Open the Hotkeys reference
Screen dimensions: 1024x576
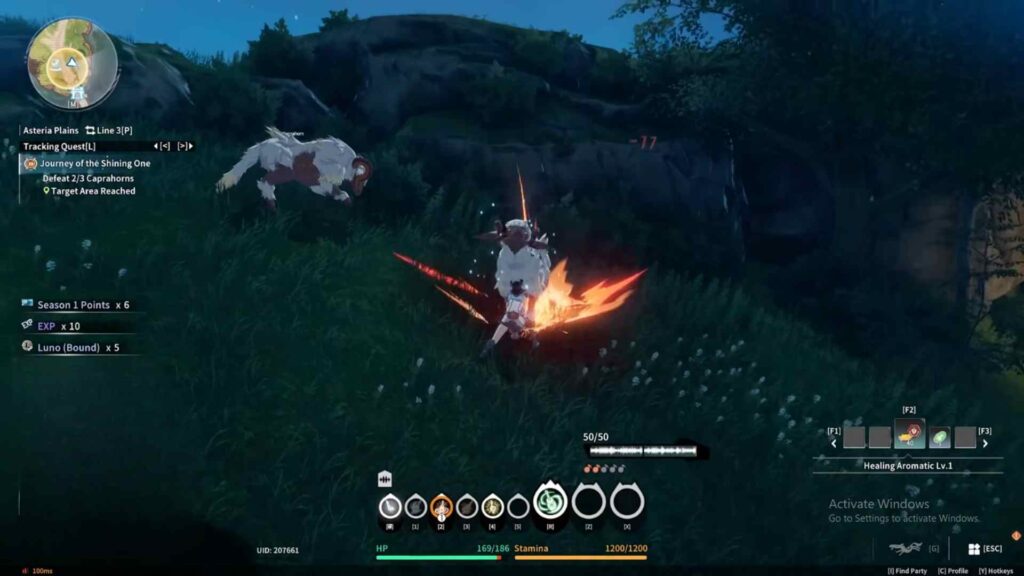click(997, 571)
